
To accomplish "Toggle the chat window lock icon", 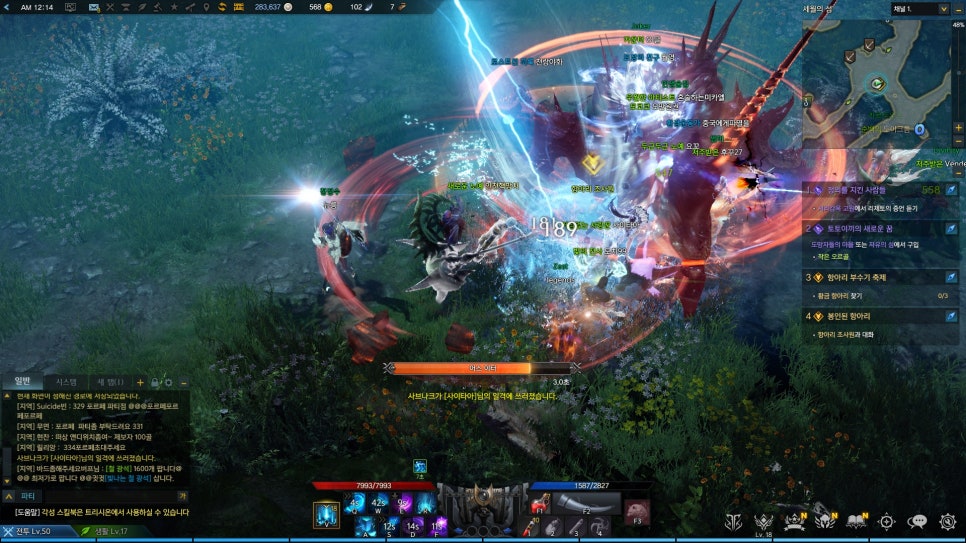I will pyautogui.click(x=155, y=382).
